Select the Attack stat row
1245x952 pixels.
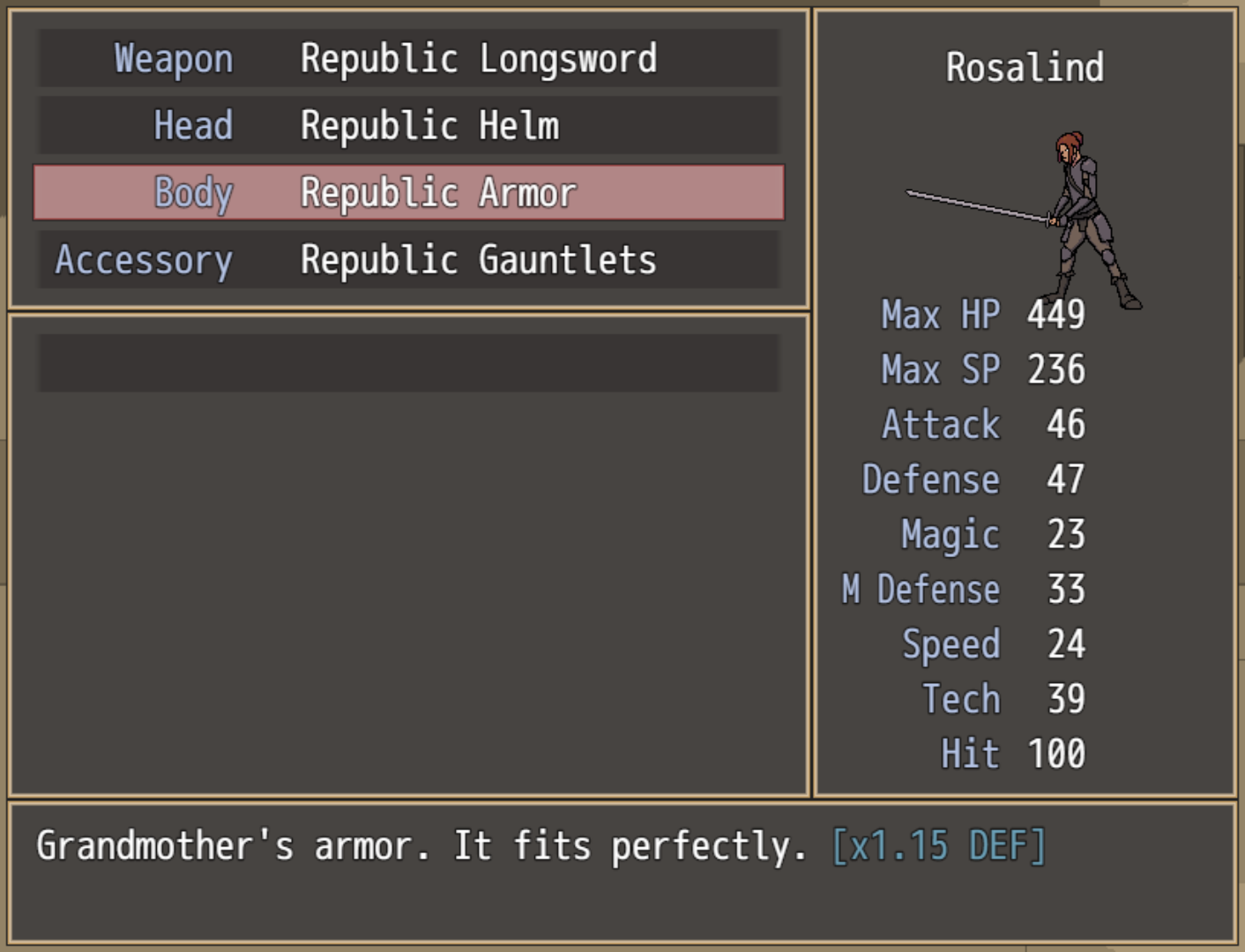point(970,424)
